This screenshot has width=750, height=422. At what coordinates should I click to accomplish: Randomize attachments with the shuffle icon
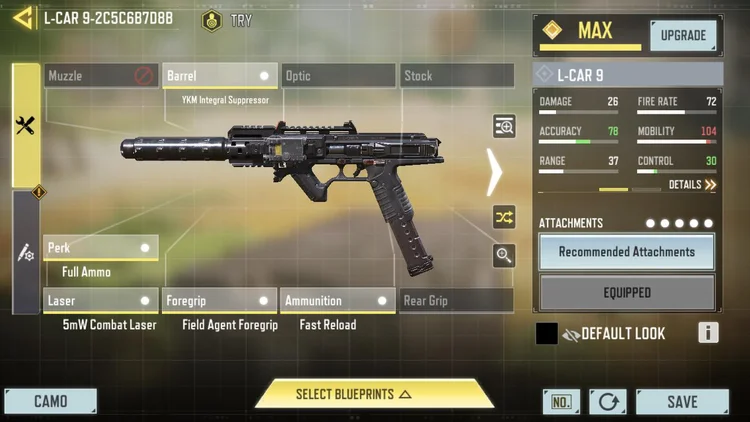(x=504, y=217)
